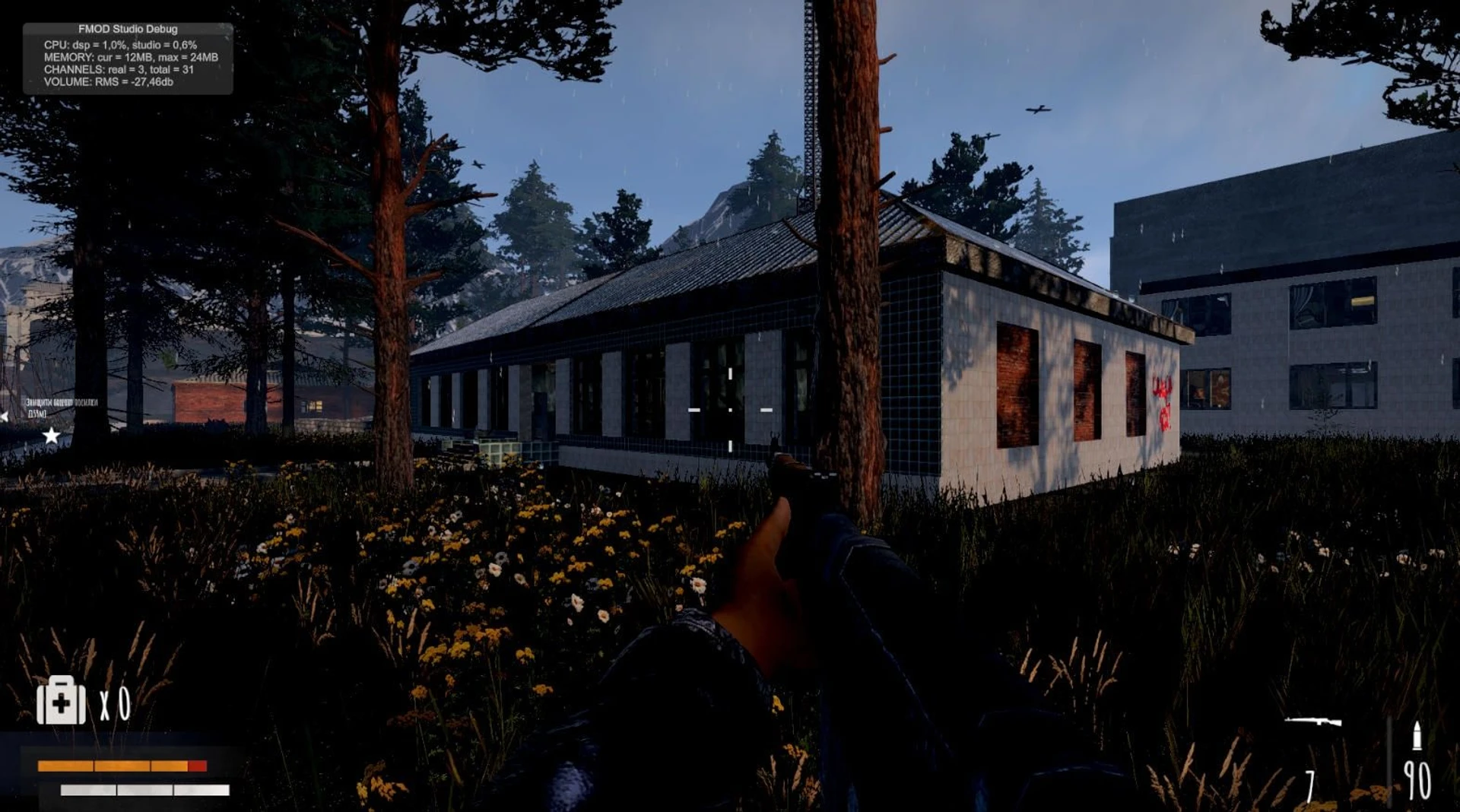Viewport: 1460px width, 812px height.
Task: Open the objective text 'Защитить боевые посылки'
Action: point(61,402)
